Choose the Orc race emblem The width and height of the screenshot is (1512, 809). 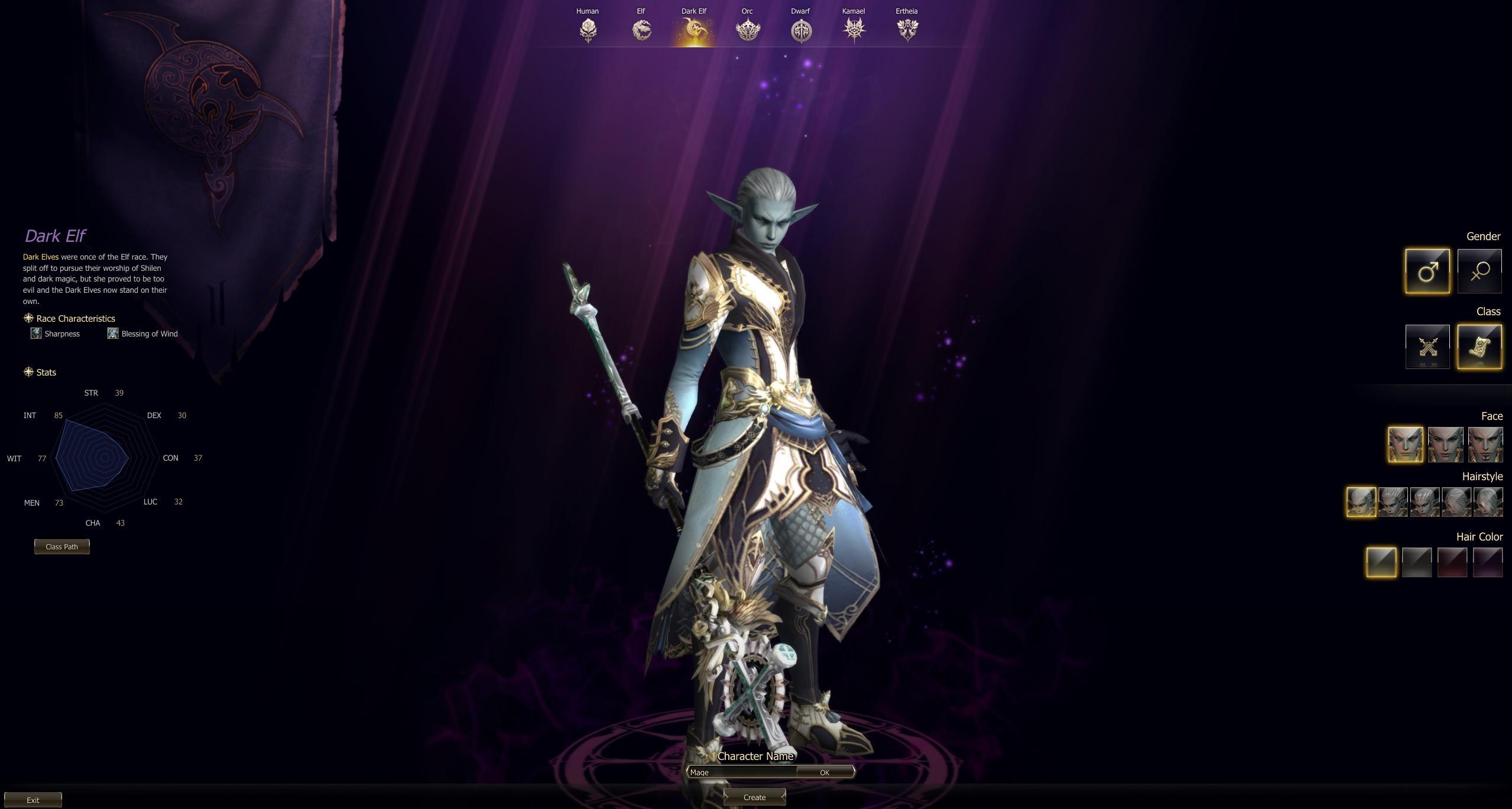coord(747,30)
